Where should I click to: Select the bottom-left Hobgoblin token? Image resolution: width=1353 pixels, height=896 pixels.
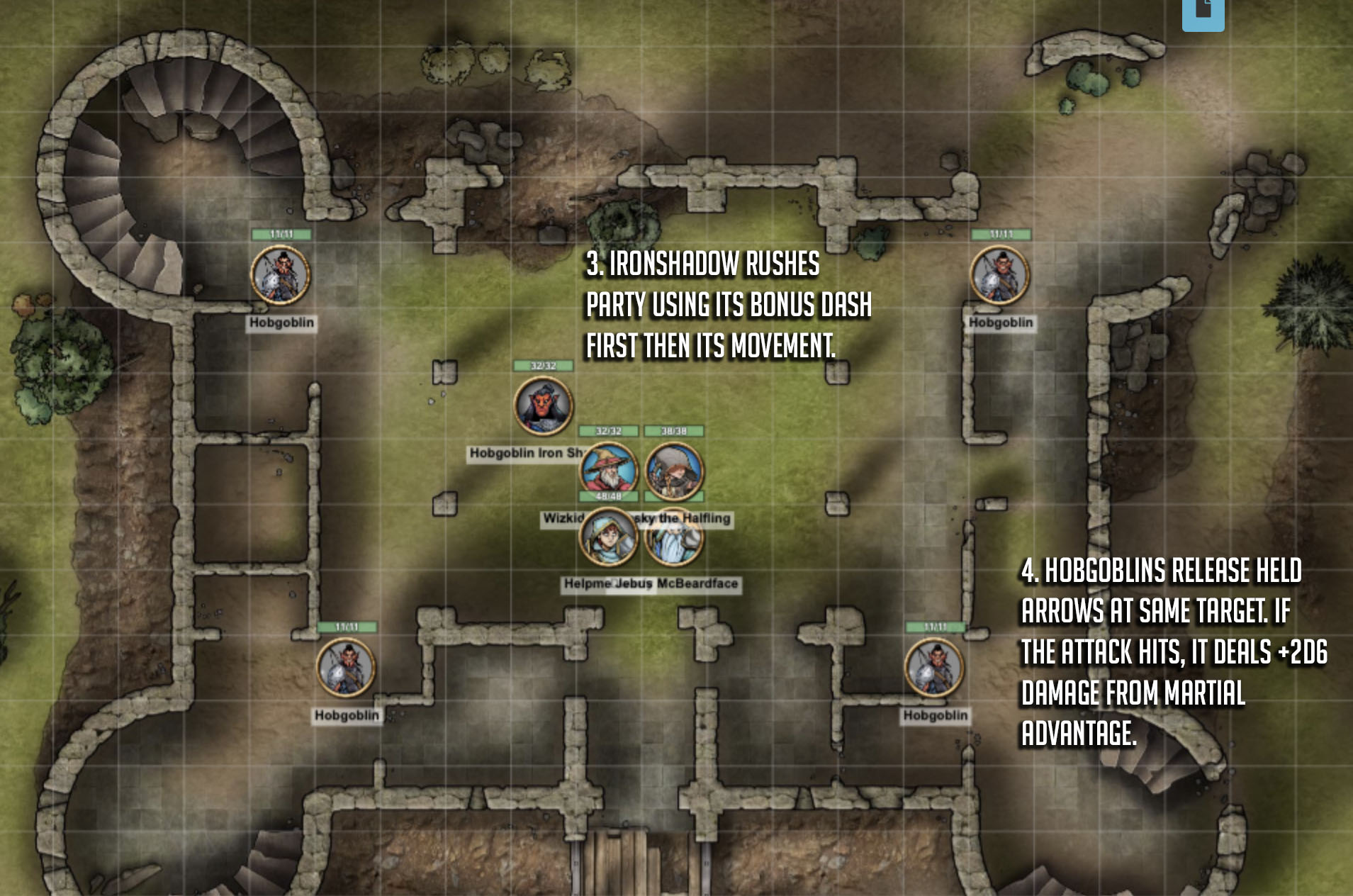click(346, 669)
